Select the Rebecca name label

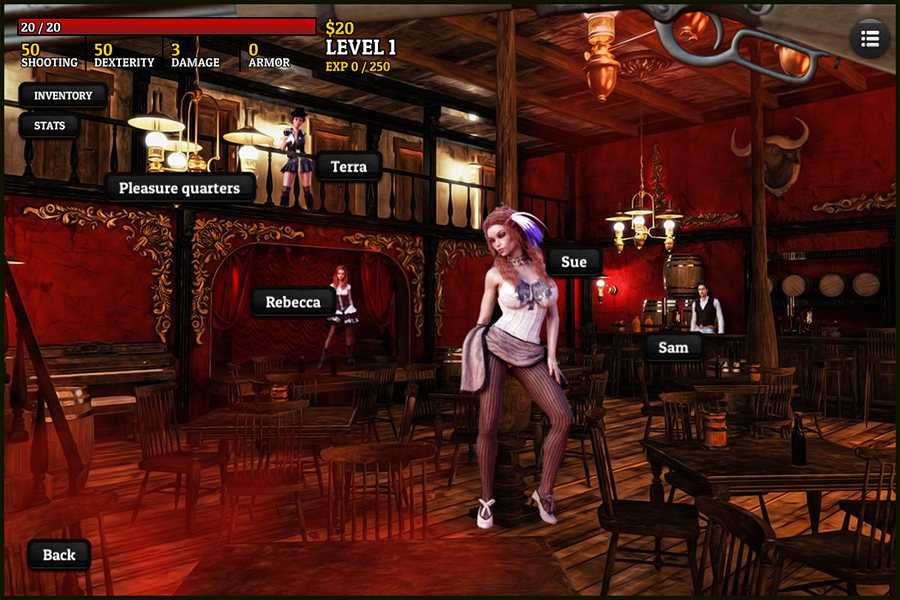[293, 302]
